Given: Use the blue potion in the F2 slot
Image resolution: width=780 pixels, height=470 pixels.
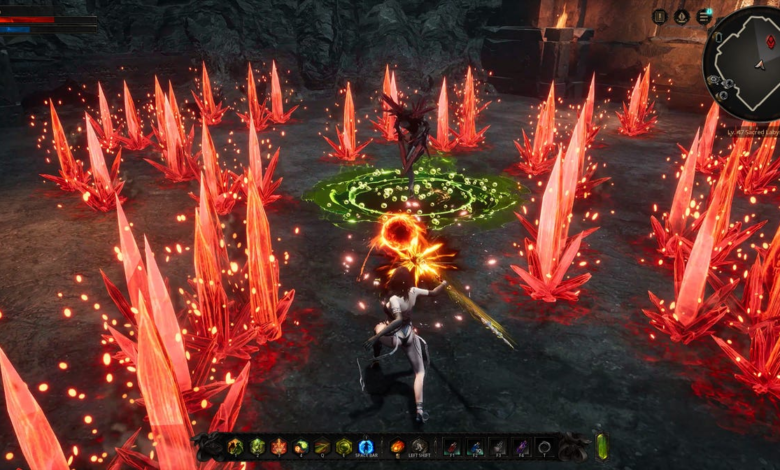Looking at the screenshot, I should tap(475, 447).
